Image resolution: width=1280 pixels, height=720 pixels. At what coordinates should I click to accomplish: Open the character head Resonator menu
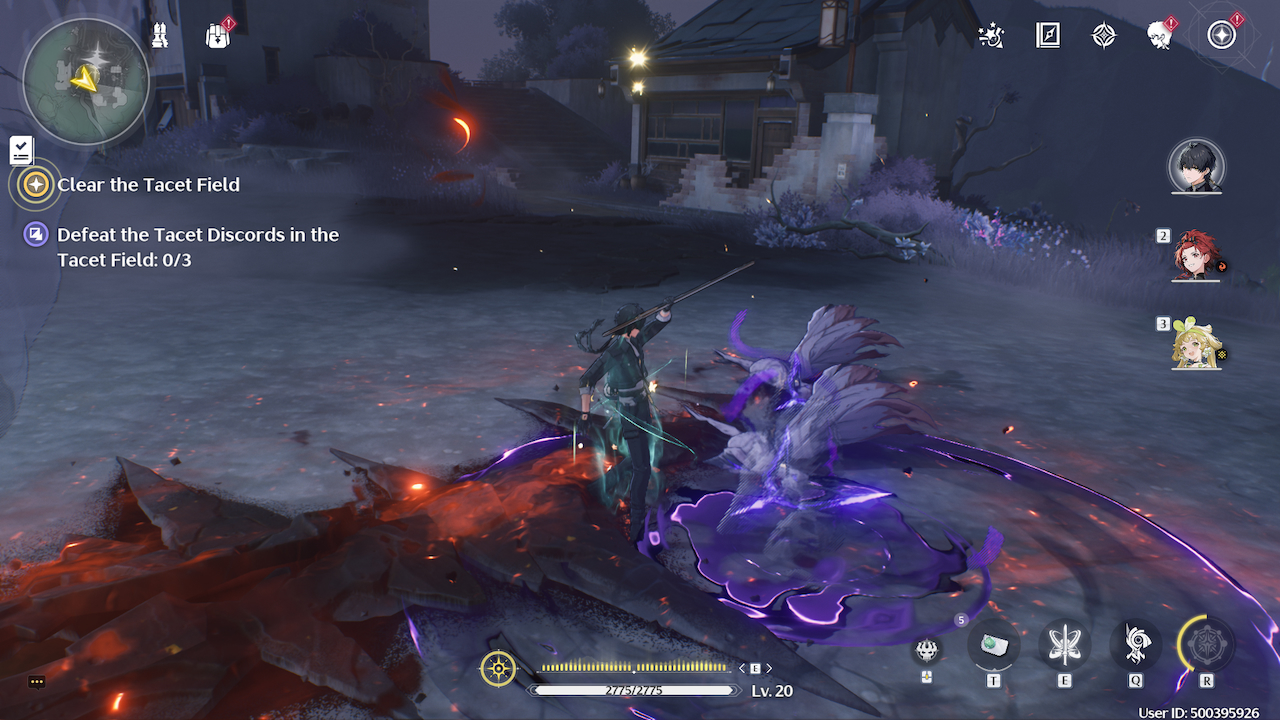click(x=1160, y=36)
